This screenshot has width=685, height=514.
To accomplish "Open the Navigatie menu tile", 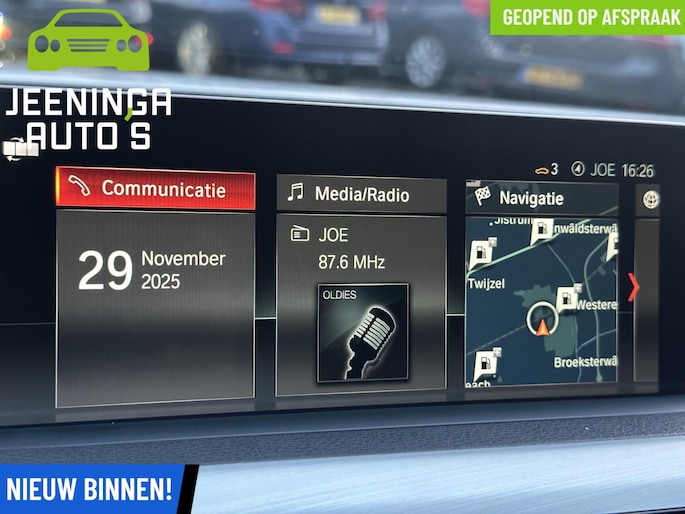I will pos(541,198).
